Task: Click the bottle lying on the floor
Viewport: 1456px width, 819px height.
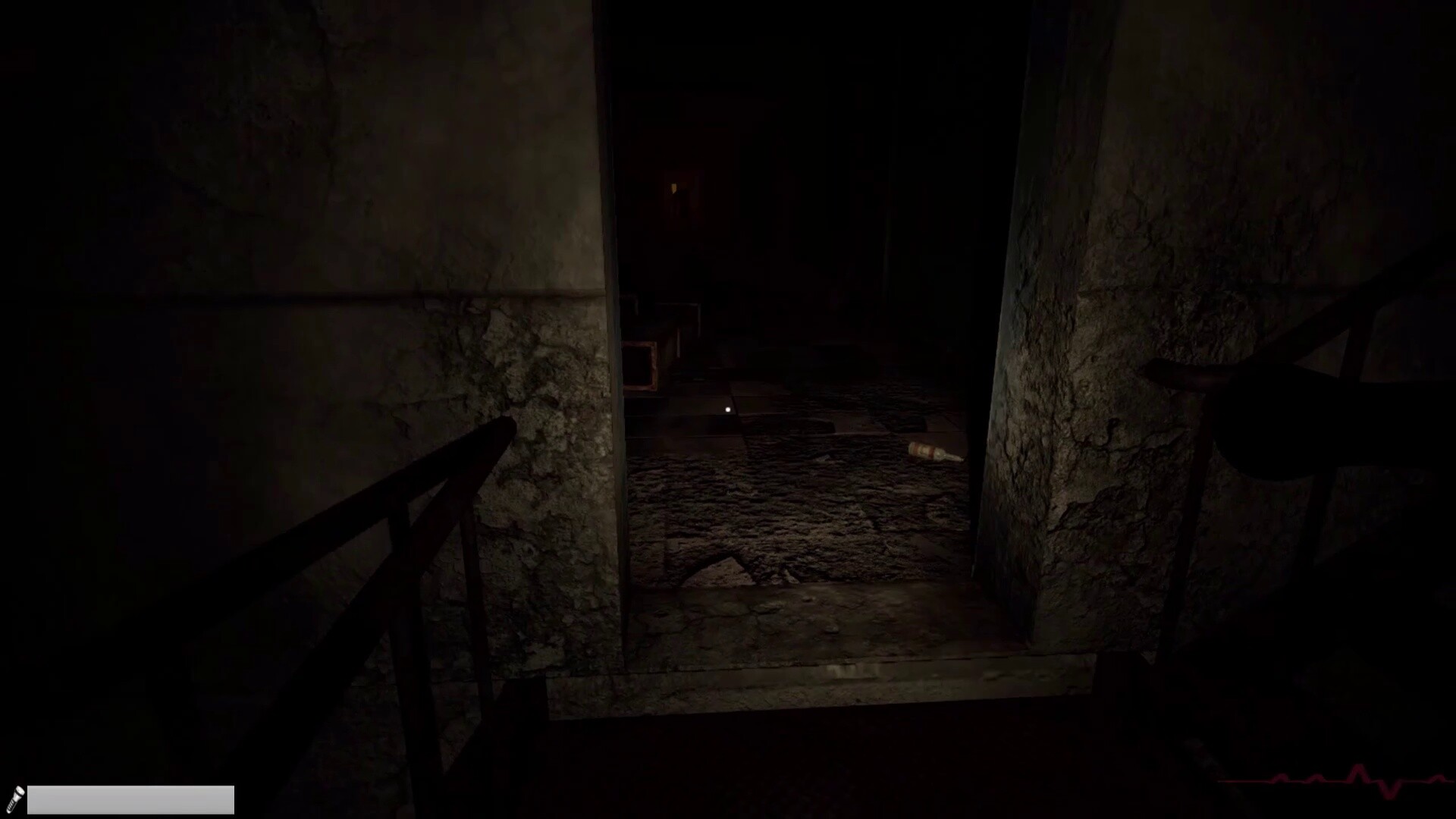Action: point(931,453)
